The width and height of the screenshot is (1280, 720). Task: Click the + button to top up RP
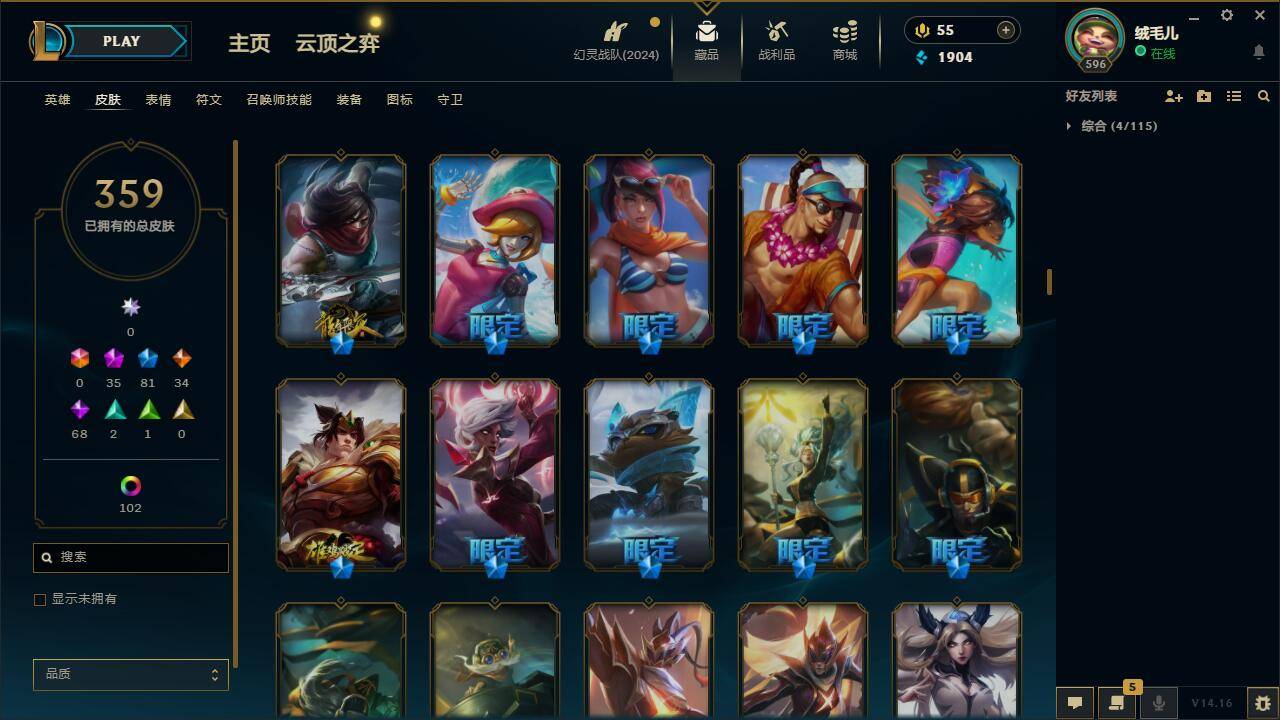[x=1004, y=30]
